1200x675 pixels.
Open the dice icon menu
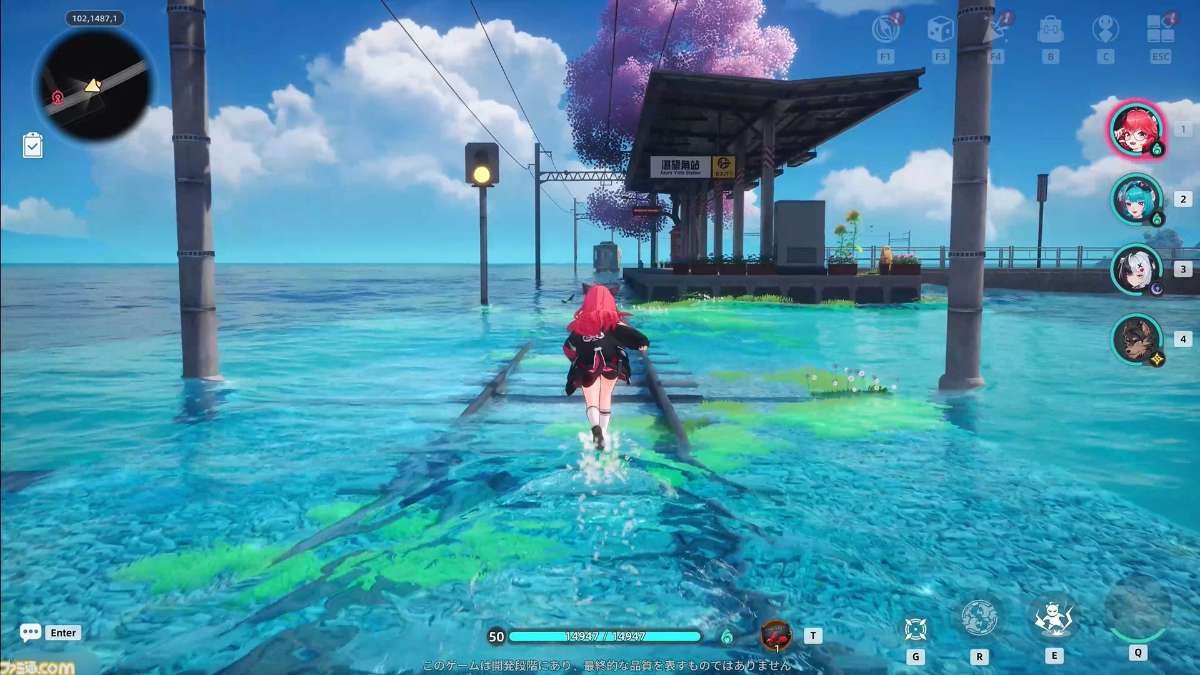pos(940,29)
